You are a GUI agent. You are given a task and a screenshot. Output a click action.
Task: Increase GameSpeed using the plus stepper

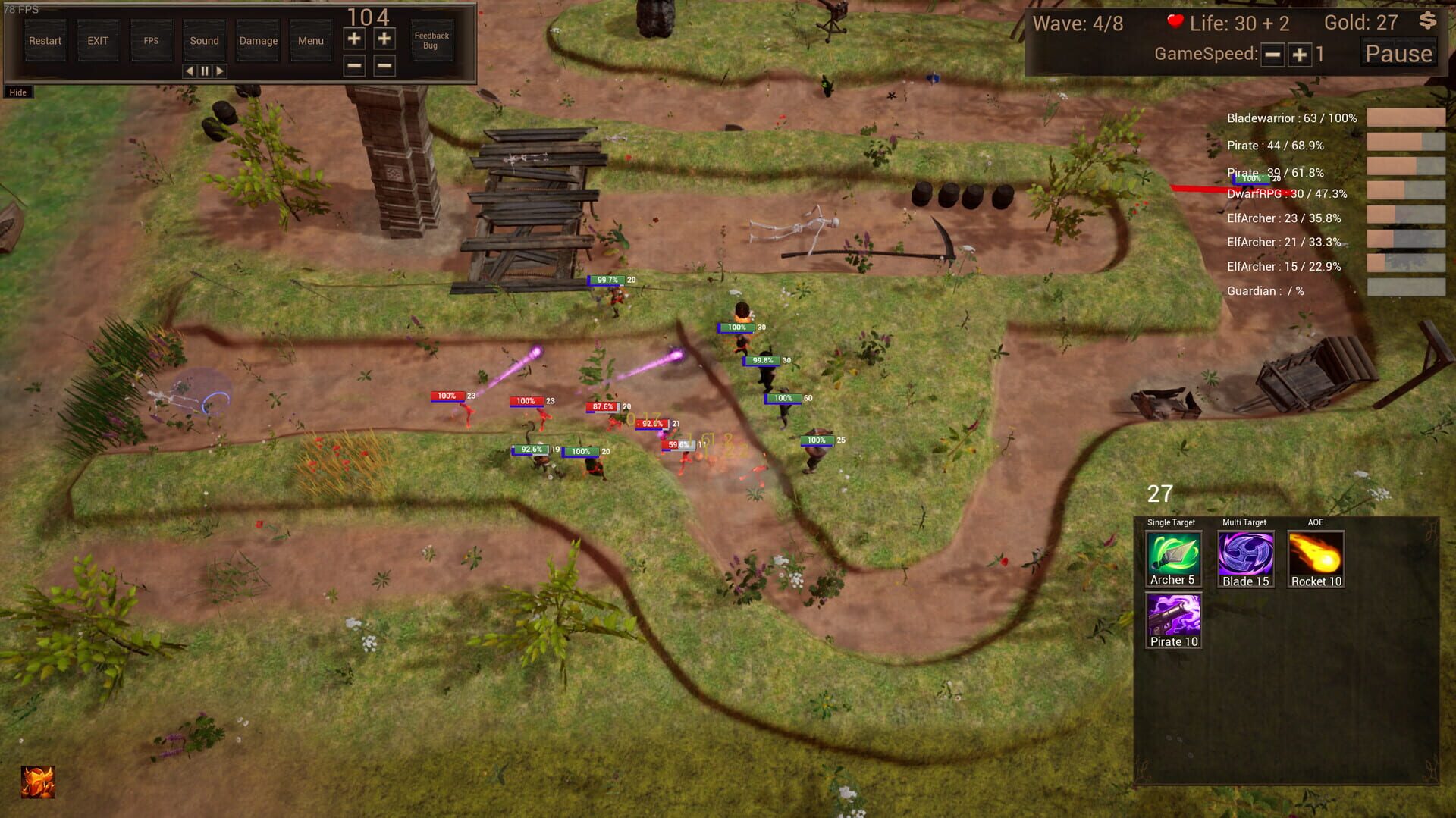click(1299, 55)
